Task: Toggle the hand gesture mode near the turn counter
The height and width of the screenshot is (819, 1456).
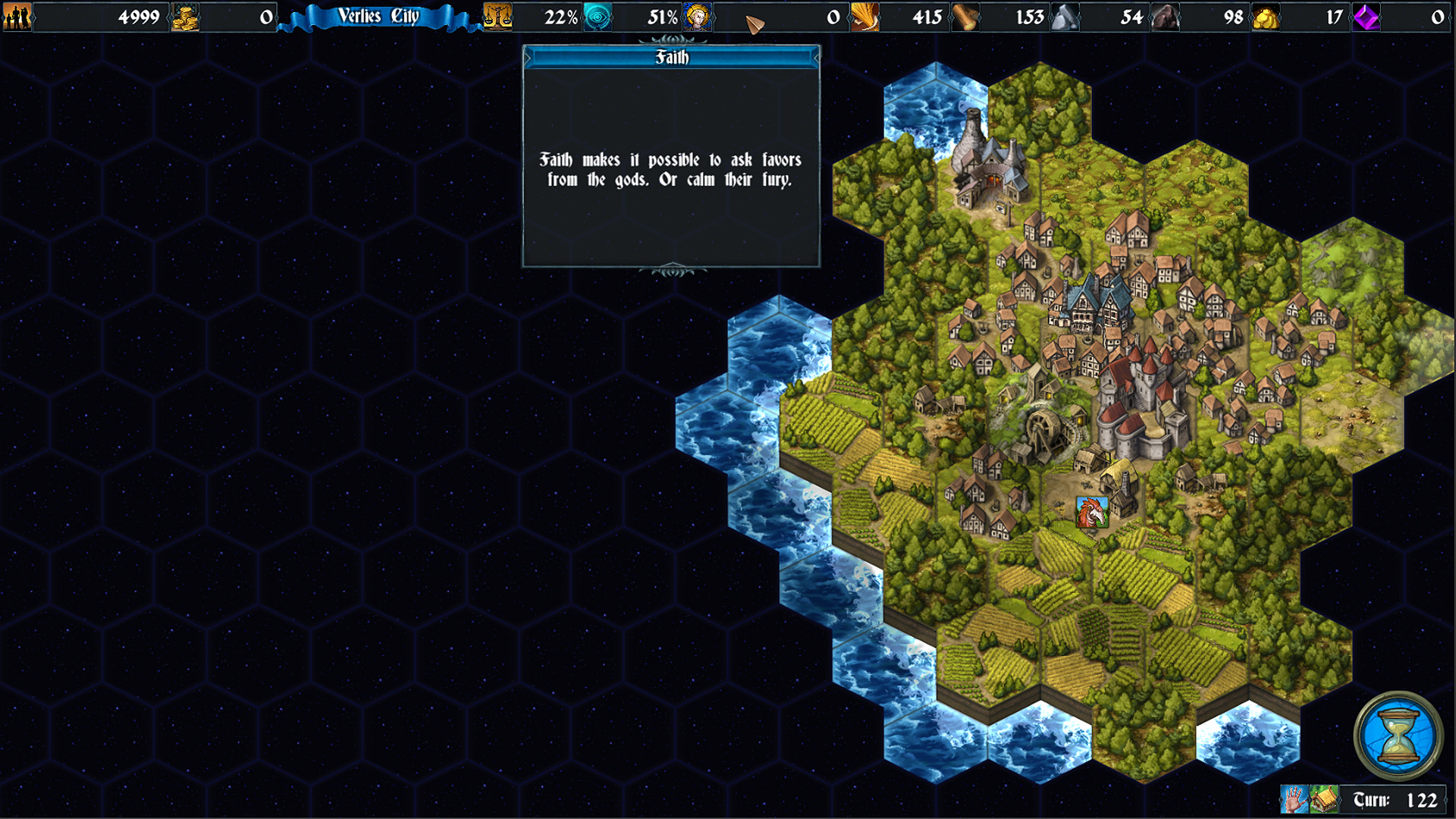Action: coord(1294,799)
